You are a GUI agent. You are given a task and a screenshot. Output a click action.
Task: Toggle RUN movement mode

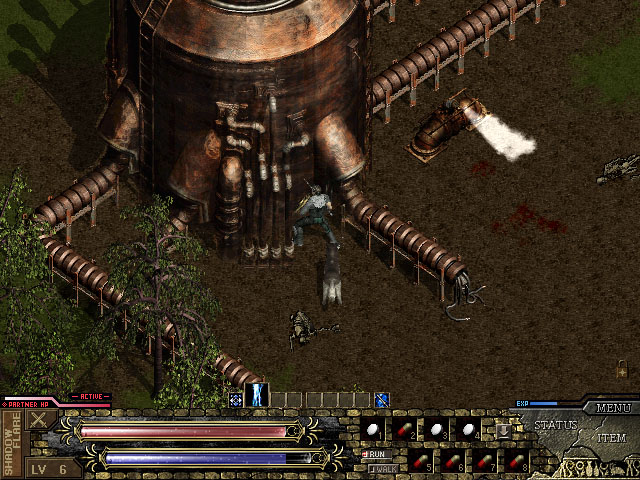coord(378,454)
